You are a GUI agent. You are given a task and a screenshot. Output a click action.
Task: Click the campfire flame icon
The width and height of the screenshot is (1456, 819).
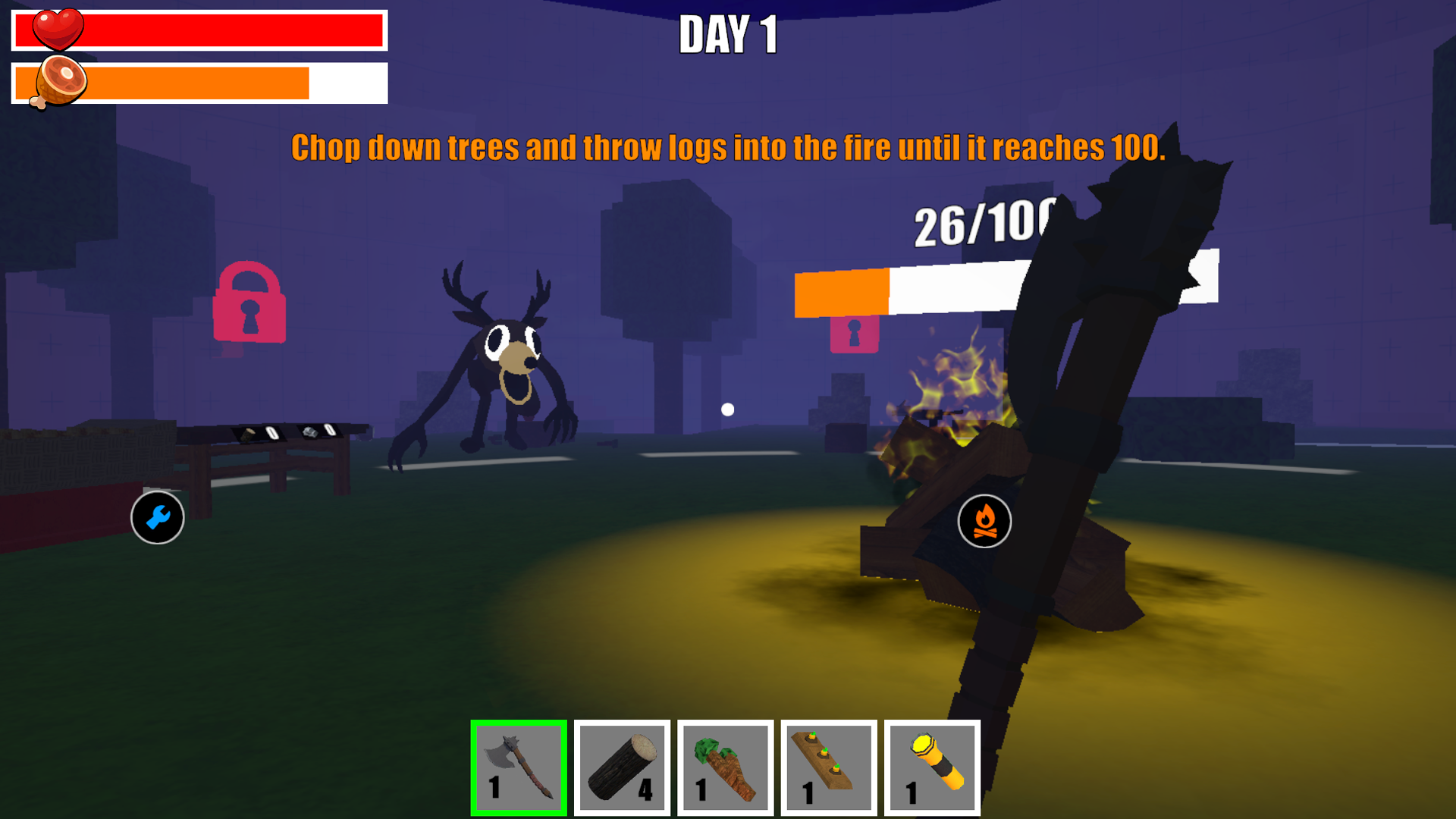coord(985,522)
